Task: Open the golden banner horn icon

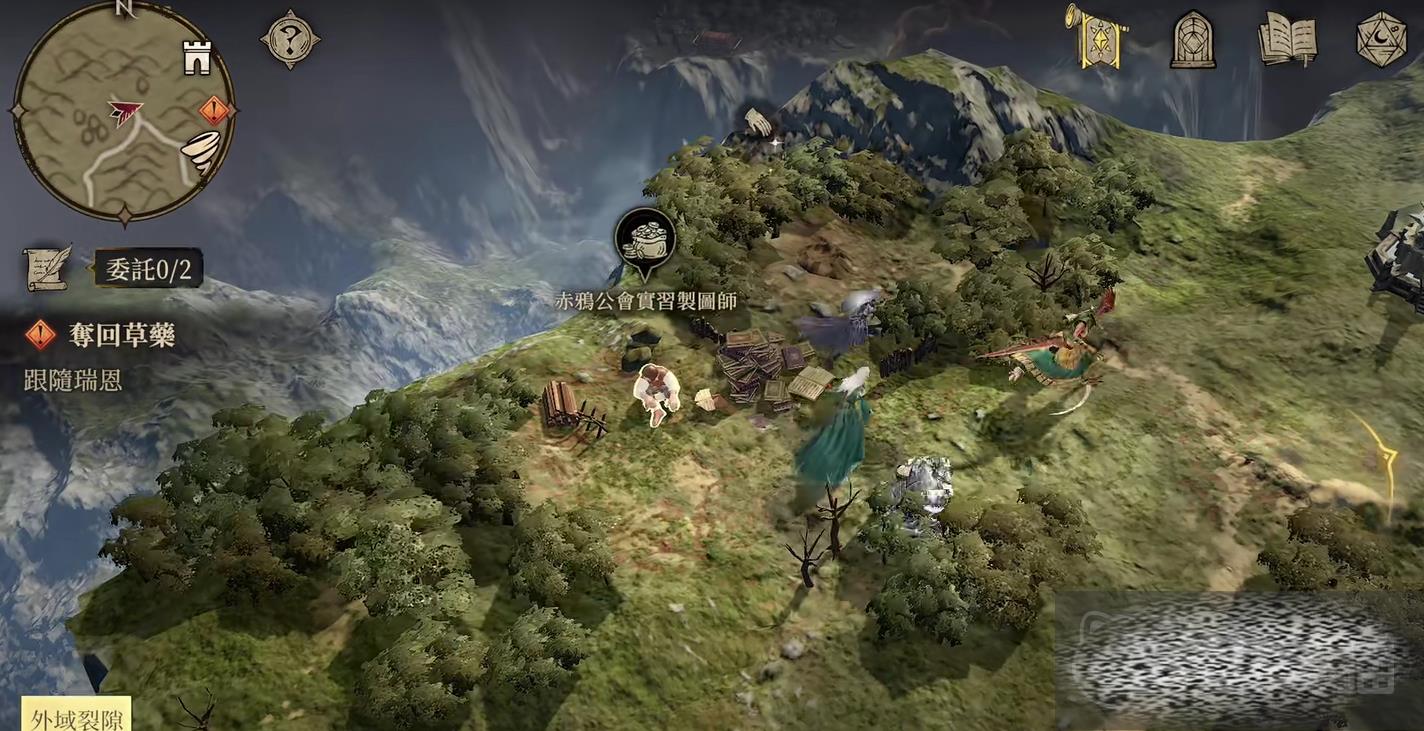Action: 1096,36
